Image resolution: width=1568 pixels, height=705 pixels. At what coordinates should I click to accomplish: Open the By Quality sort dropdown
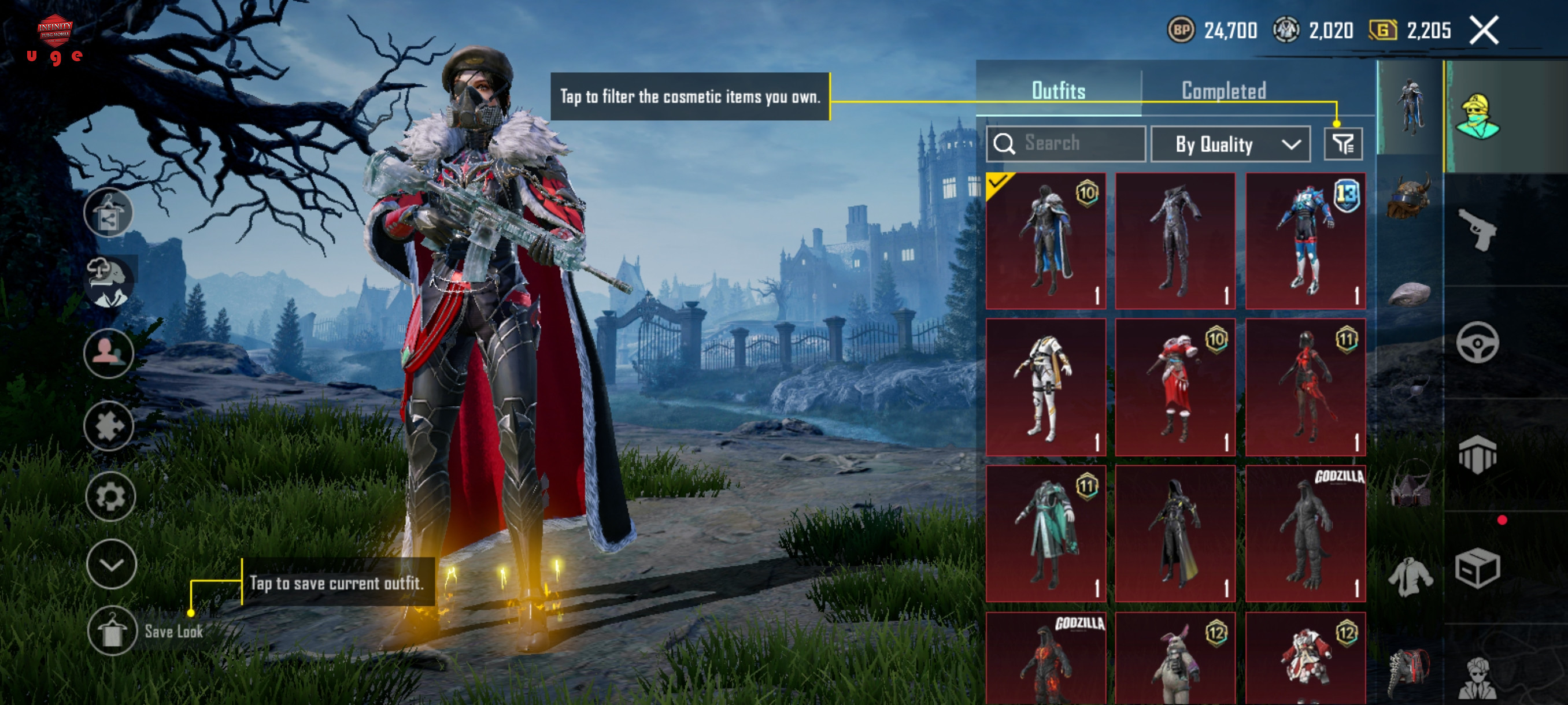pos(1230,144)
